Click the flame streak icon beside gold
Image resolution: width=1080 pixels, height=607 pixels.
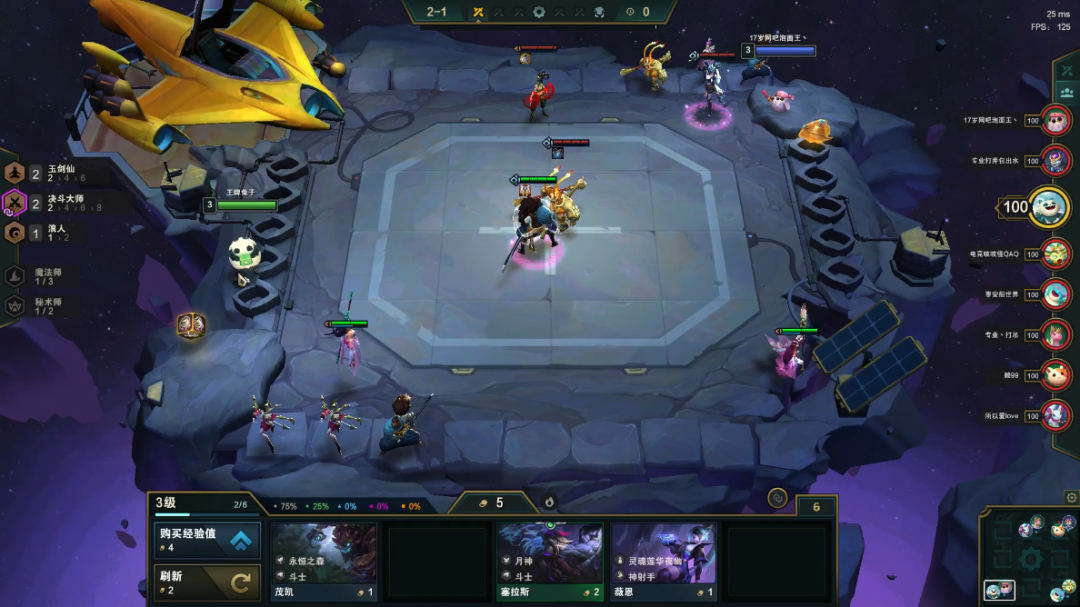[x=549, y=501]
